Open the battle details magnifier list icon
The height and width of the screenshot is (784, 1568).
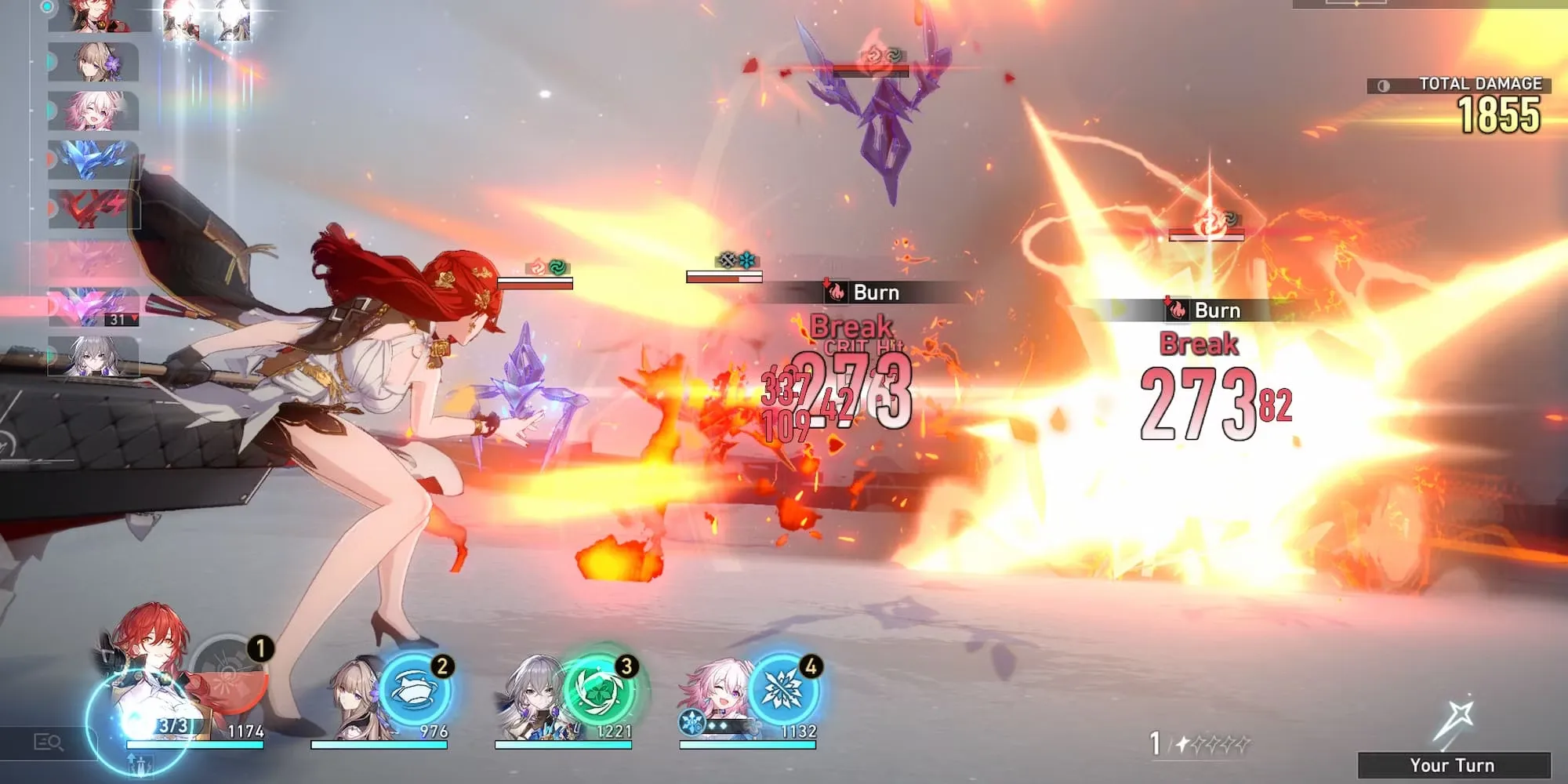(x=49, y=742)
